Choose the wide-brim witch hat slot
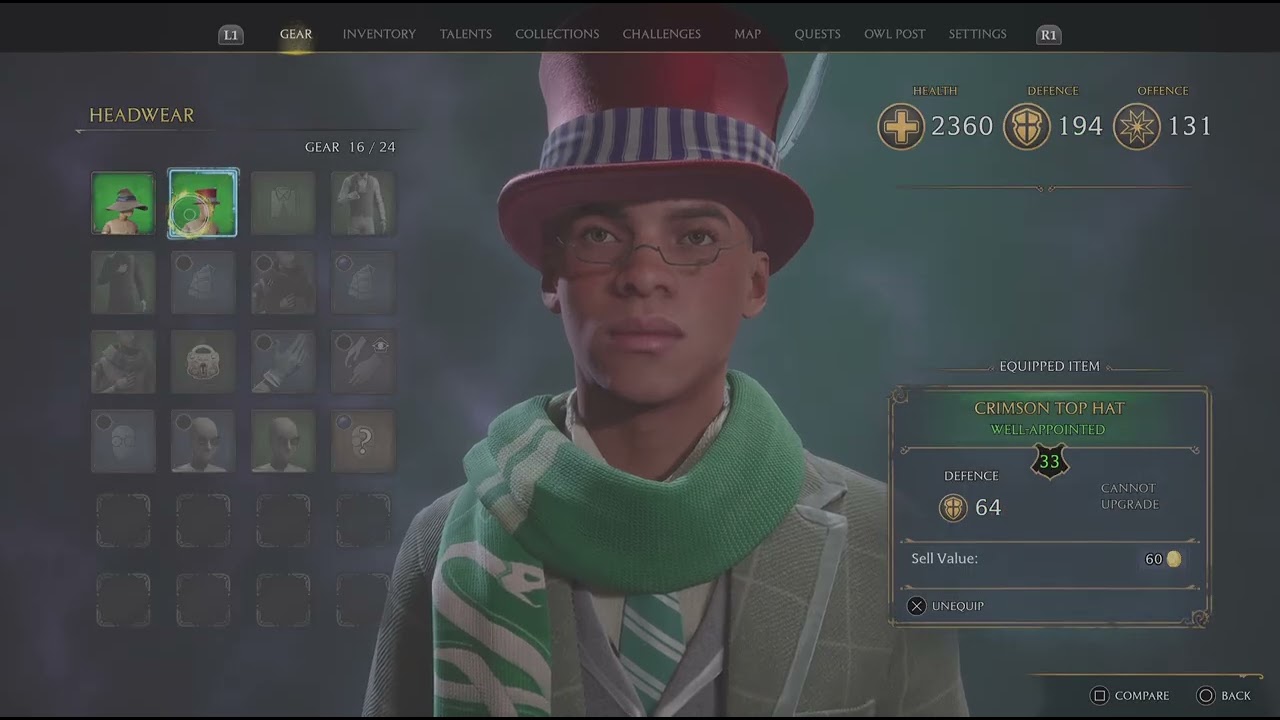 point(123,203)
